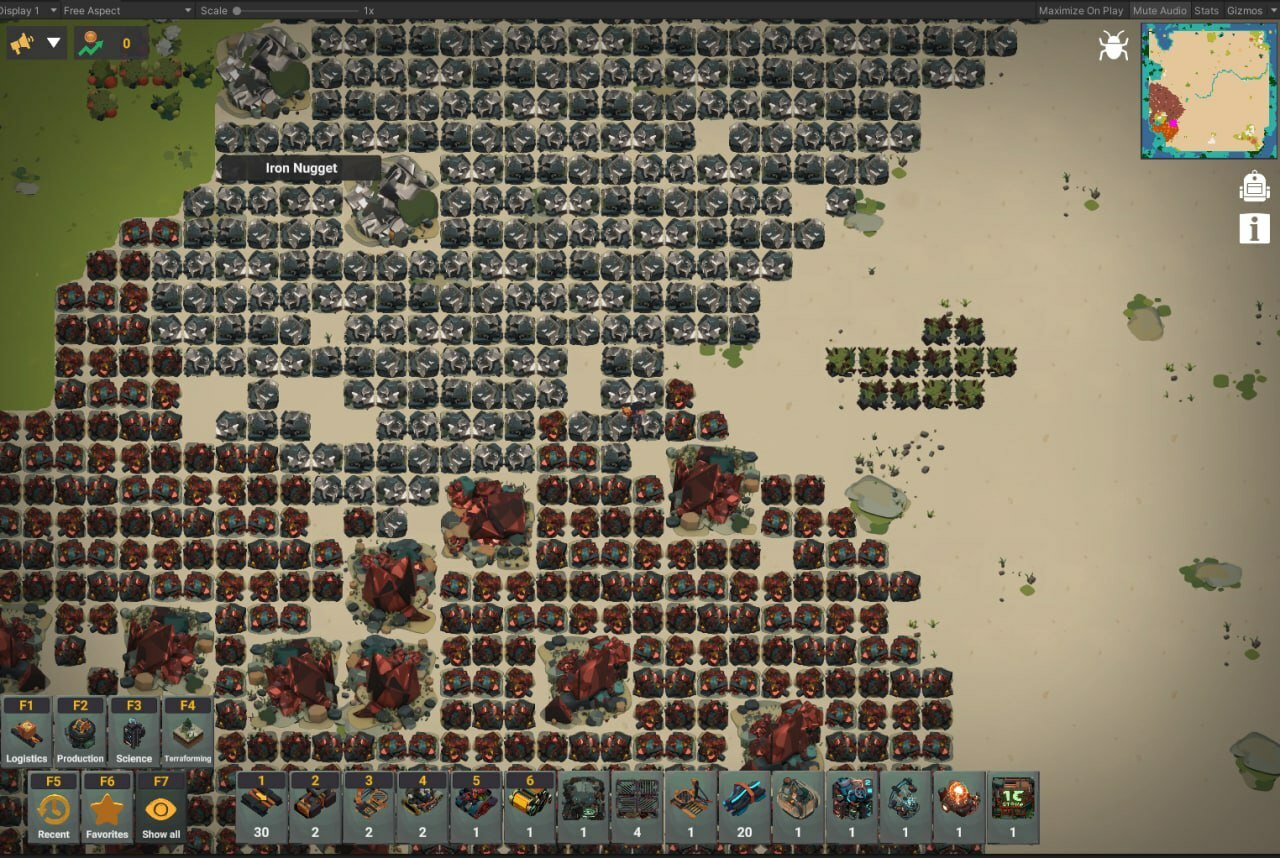The image size is (1280, 858).
Task: Select the Production category
Action: tap(80, 732)
